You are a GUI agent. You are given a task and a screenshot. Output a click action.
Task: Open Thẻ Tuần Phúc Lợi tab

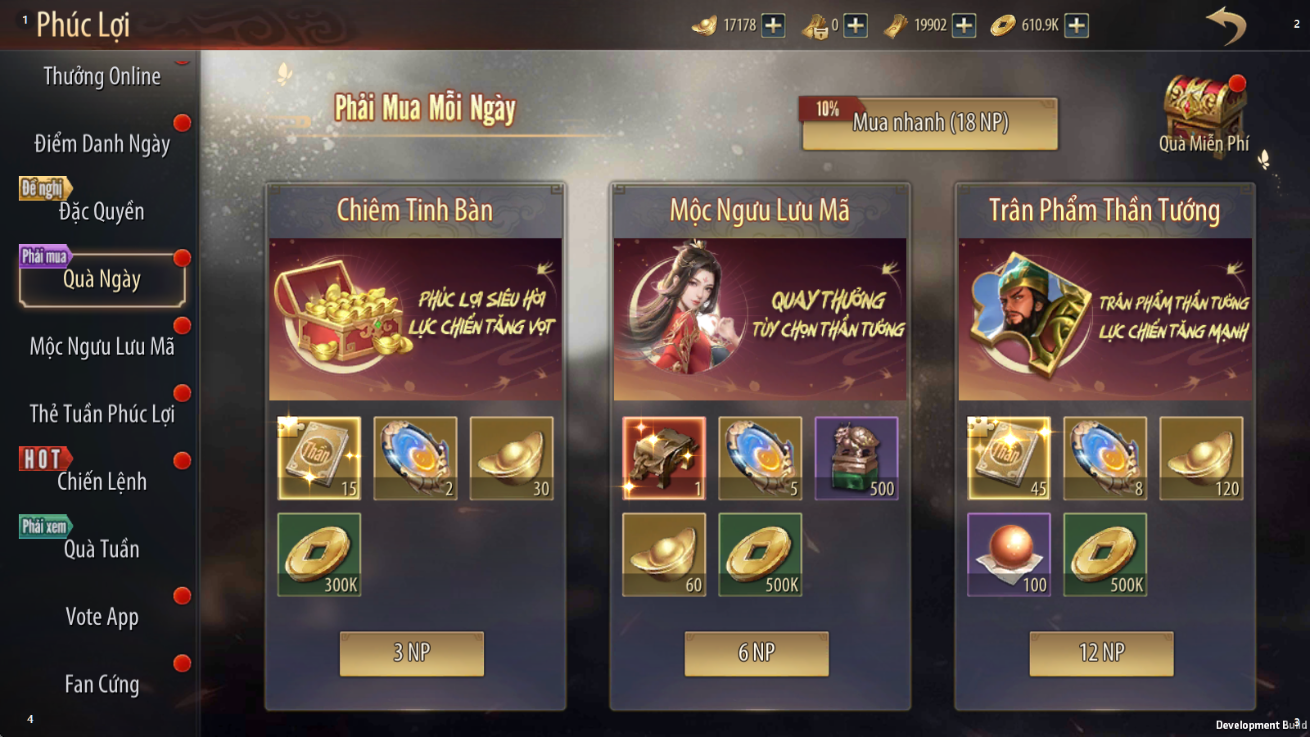(101, 414)
